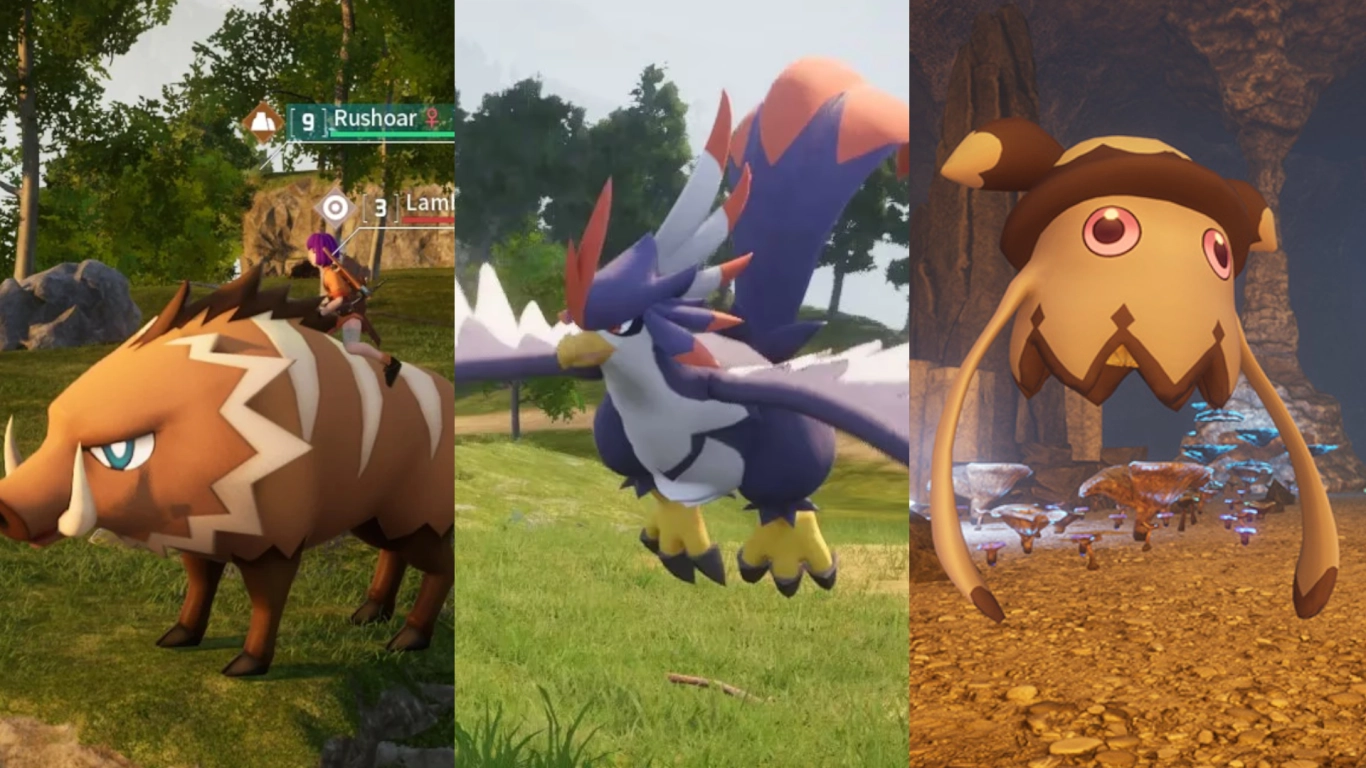Click the female gender symbol beside Rushoar's name

point(432,119)
